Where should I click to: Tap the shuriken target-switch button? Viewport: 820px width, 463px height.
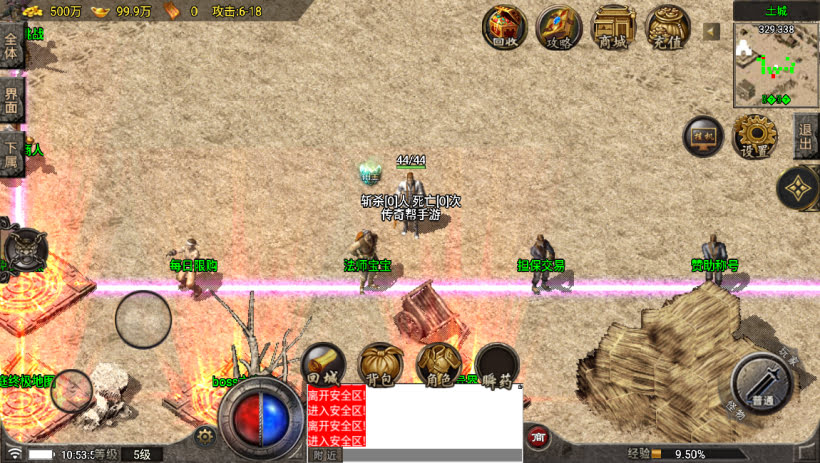[798, 187]
